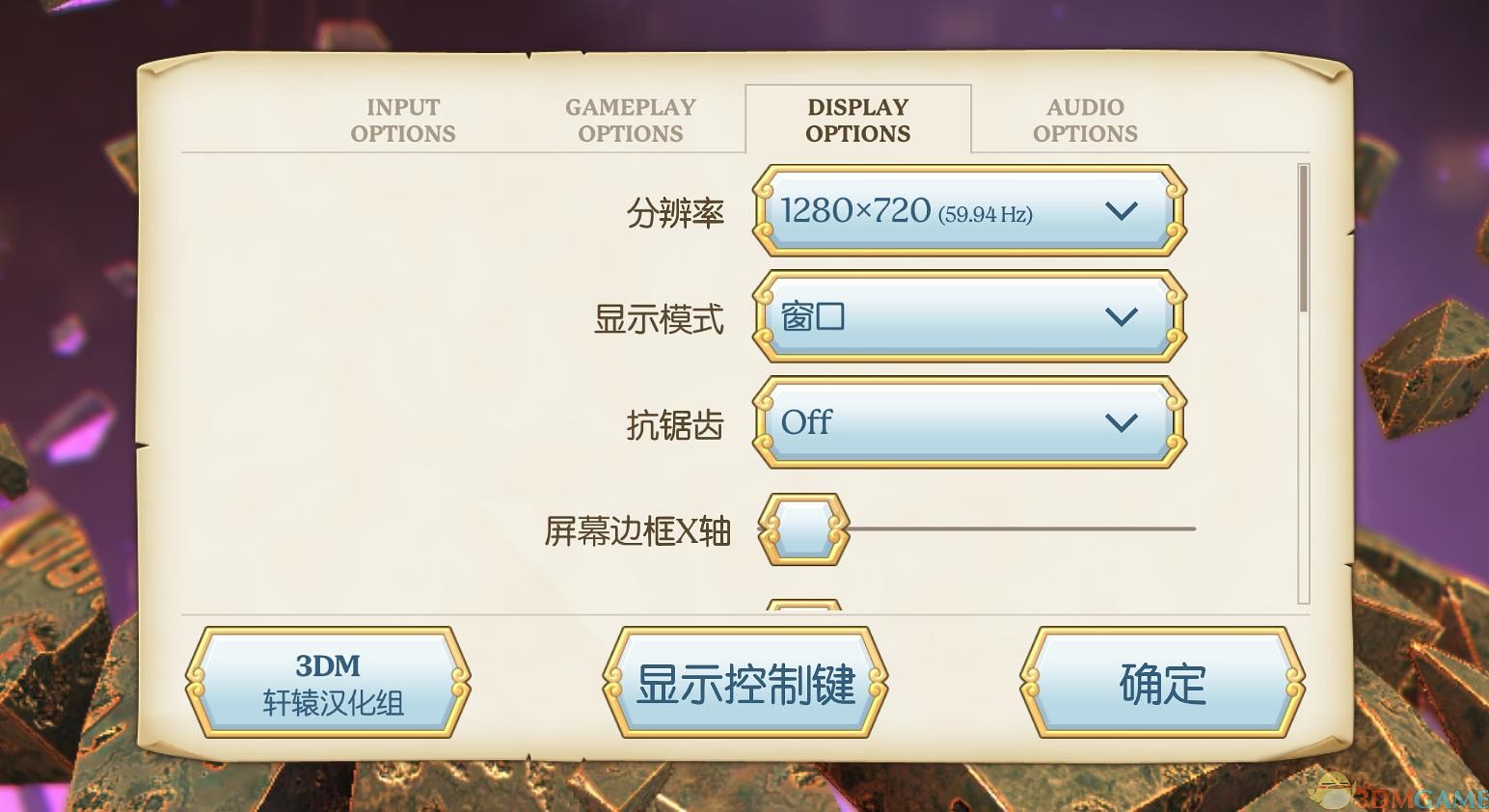Viewport: 1489px width, 812px height.
Task: Click the 屏幕边框X轴 slider track
Action: pos(1013,528)
